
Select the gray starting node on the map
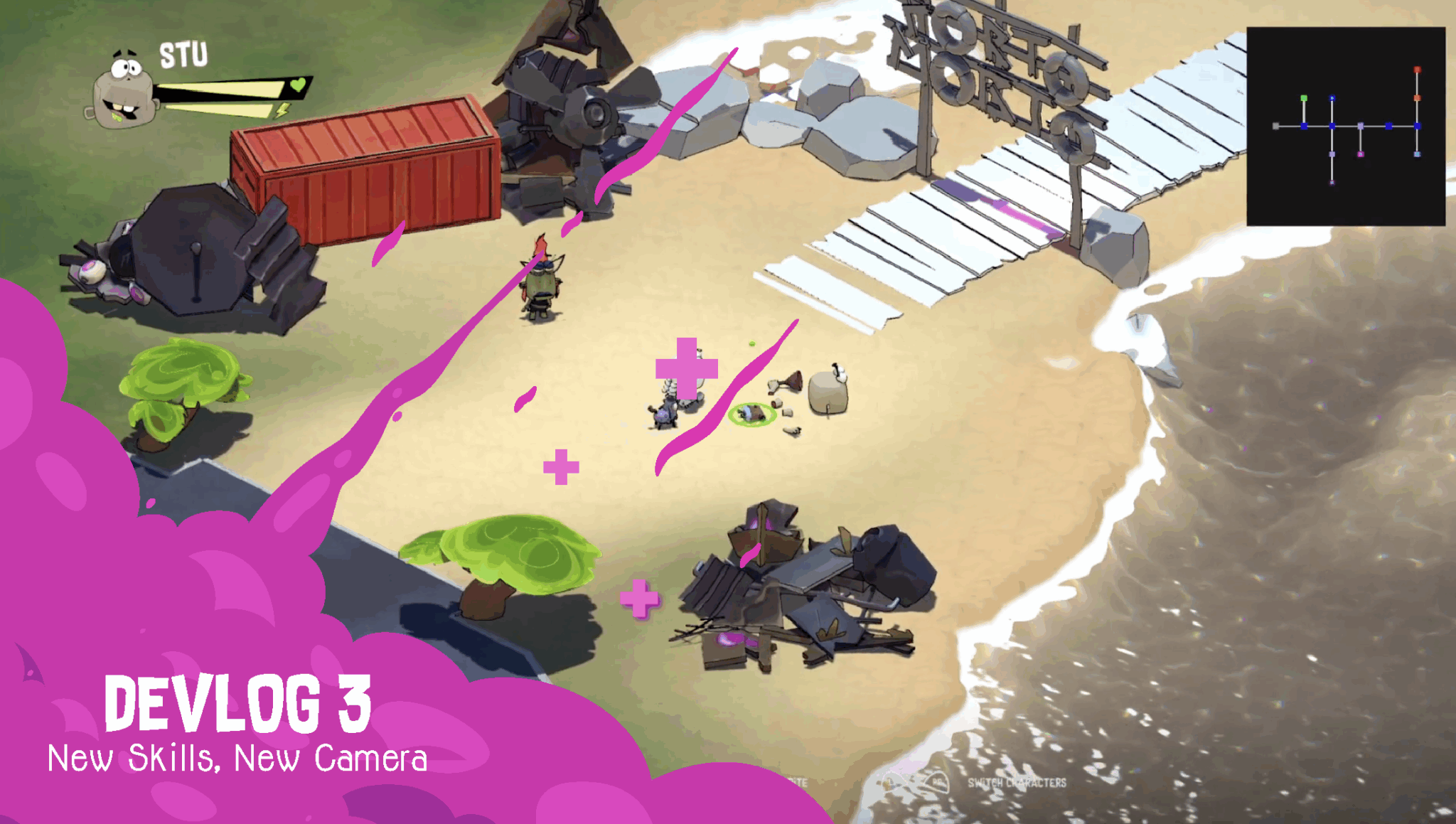(x=1275, y=126)
